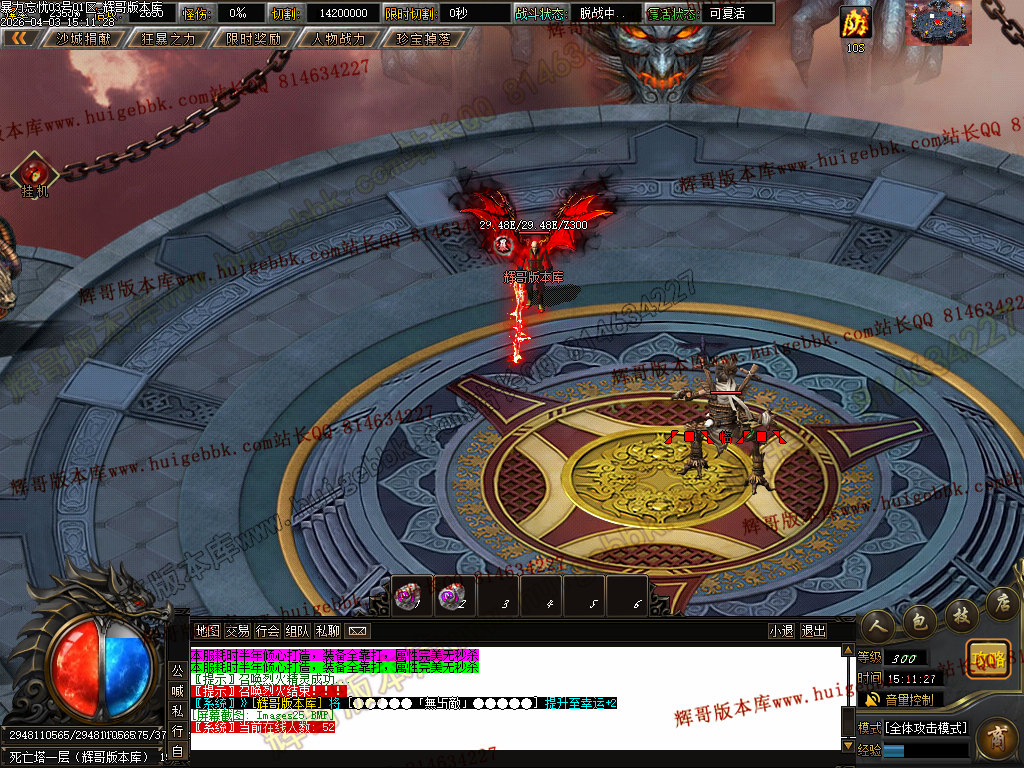Select the 私聊 private chat button
The height and width of the screenshot is (768, 1024).
click(x=327, y=631)
